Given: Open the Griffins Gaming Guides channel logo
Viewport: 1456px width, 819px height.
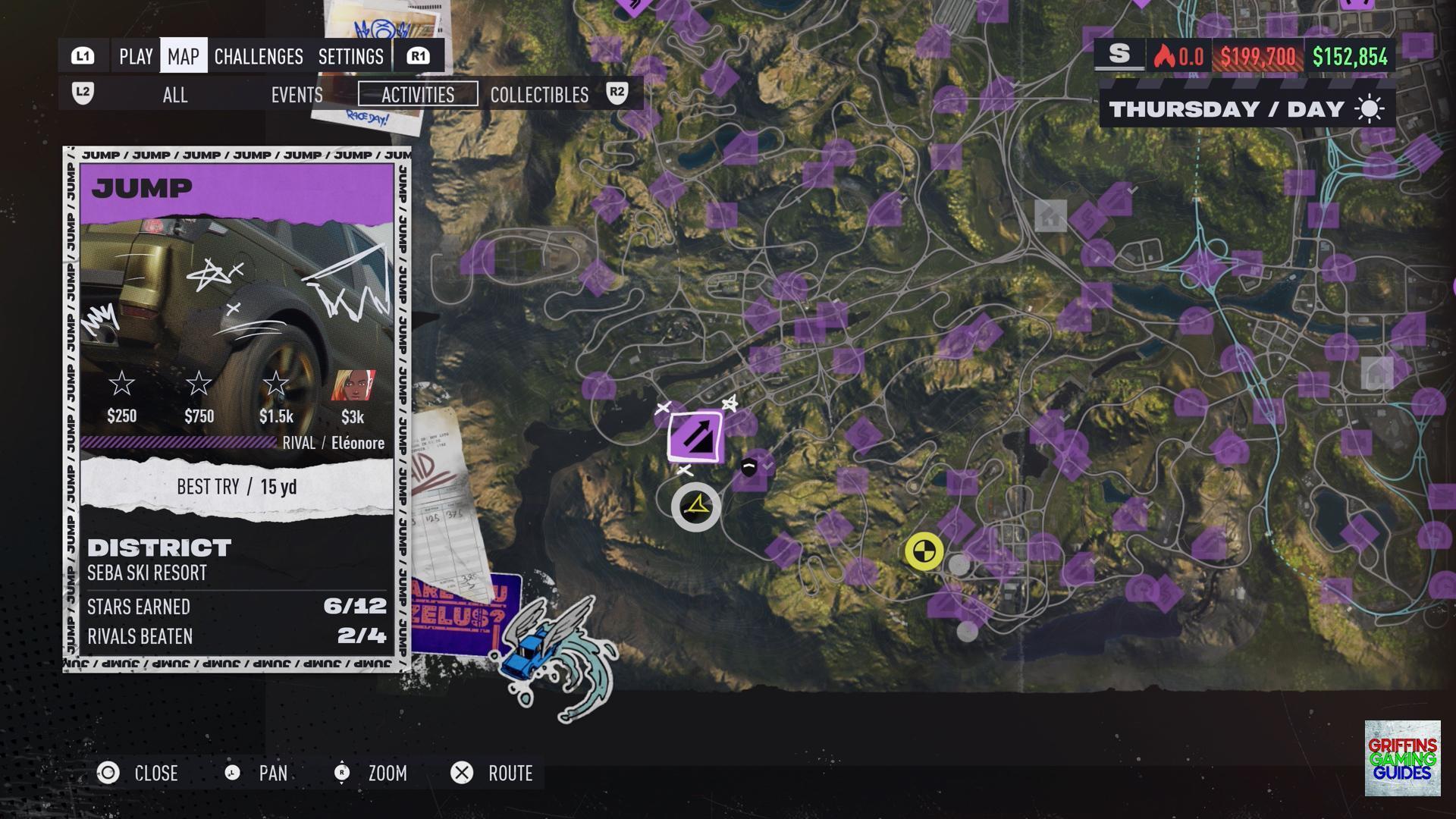Looking at the screenshot, I should click(x=1402, y=758).
